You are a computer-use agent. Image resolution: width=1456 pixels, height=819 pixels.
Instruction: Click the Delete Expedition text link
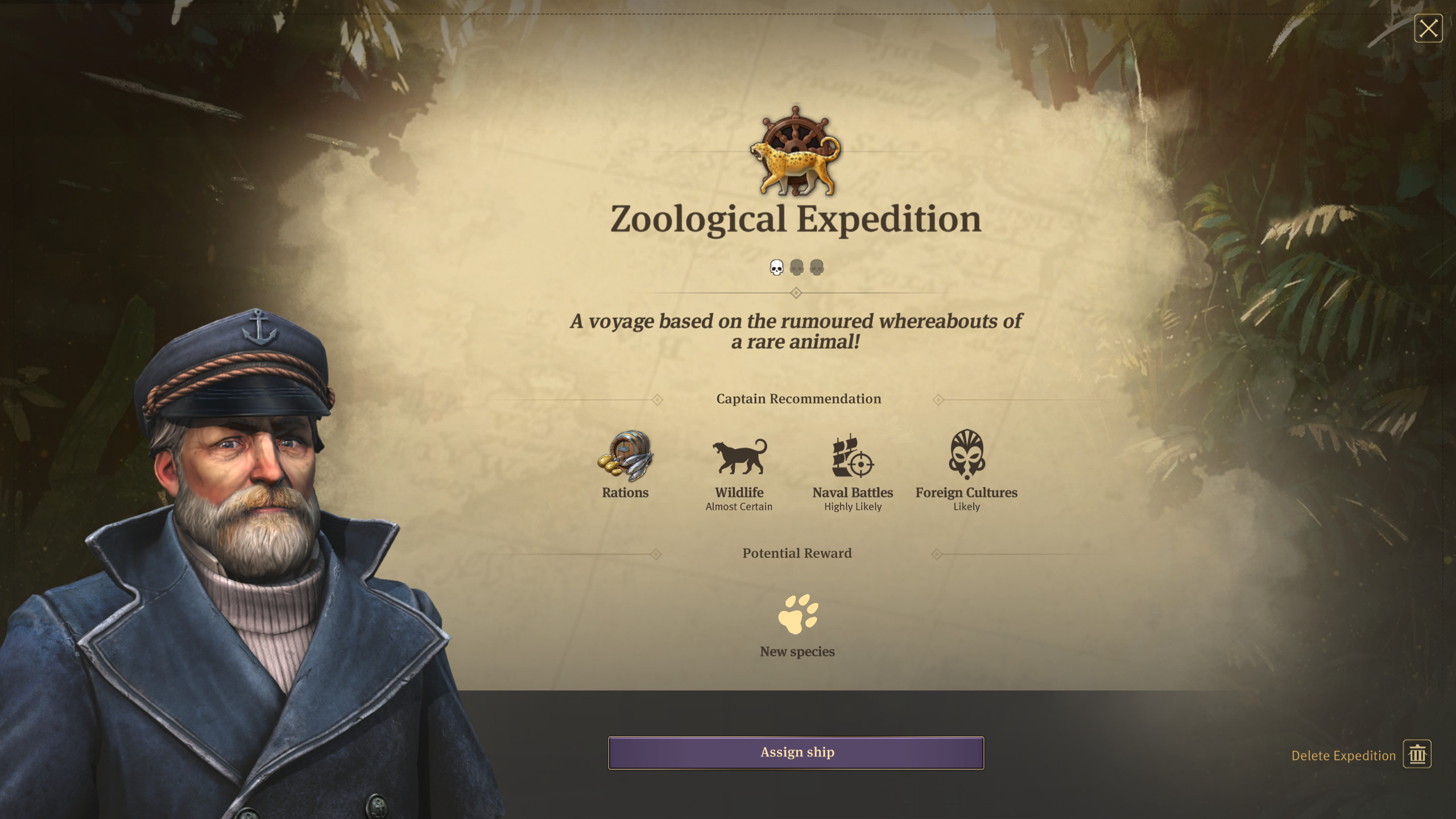1342,755
